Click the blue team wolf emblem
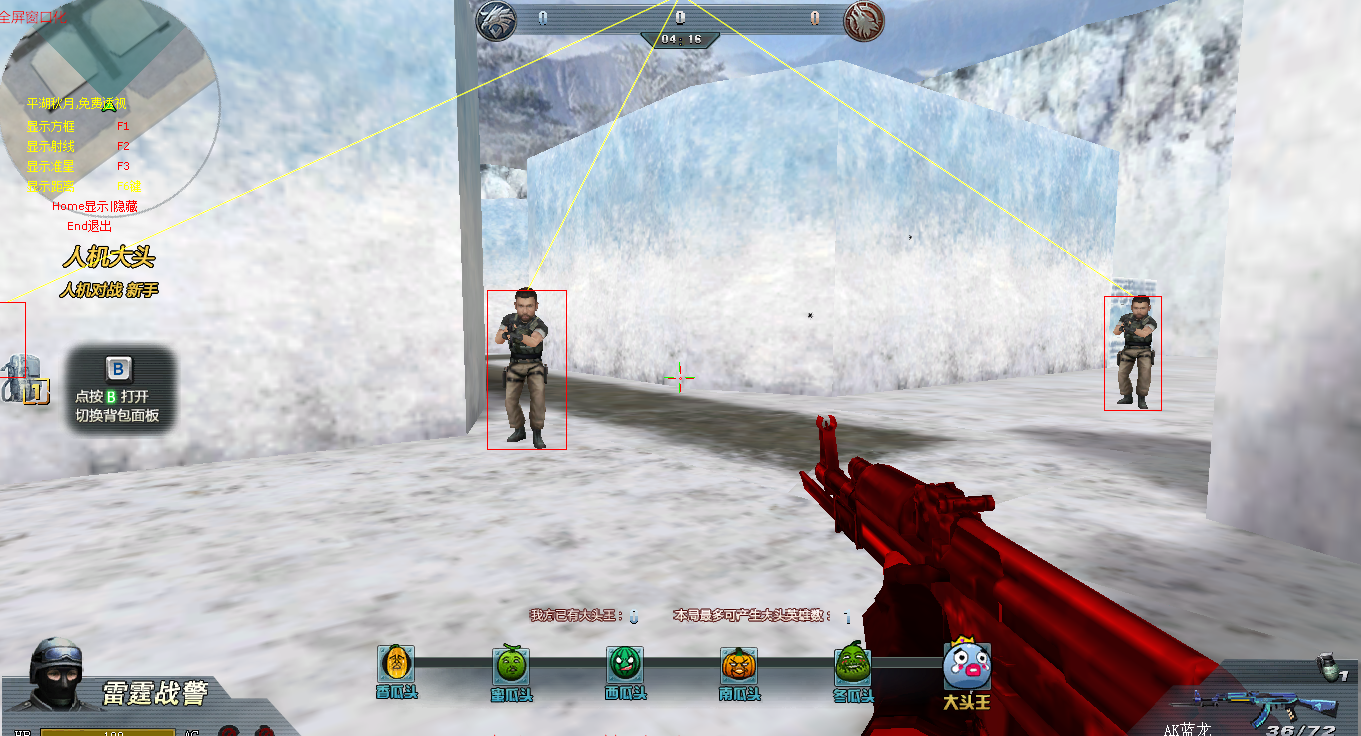This screenshot has width=1361, height=736. click(494, 21)
